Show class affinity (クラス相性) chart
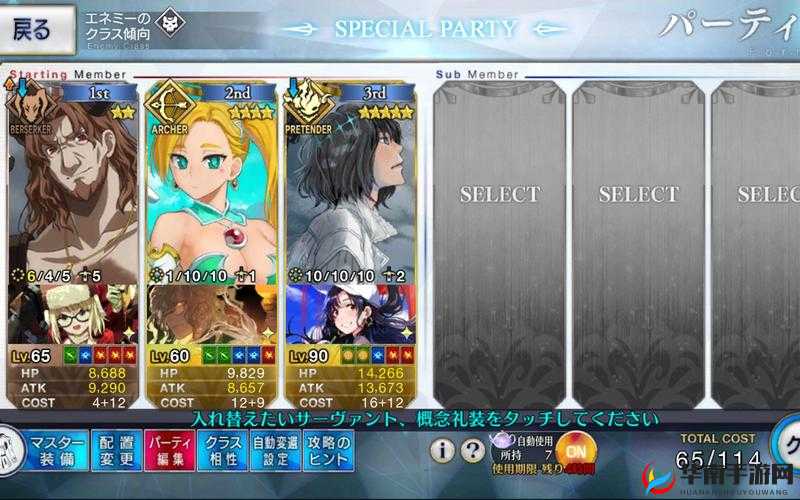The width and height of the screenshot is (800, 500). [x=223, y=451]
